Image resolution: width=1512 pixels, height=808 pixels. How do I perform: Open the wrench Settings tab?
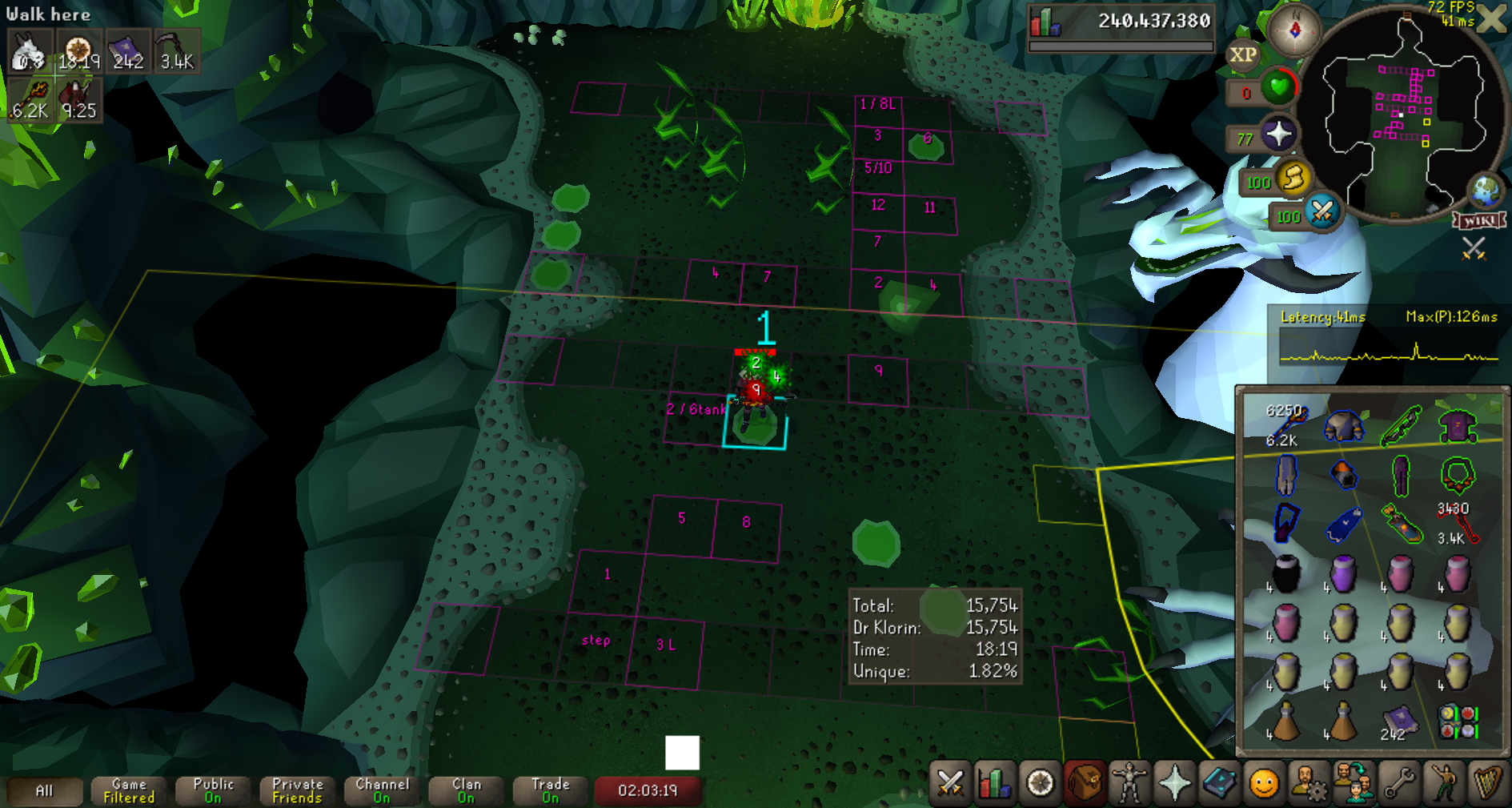click(x=1399, y=782)
